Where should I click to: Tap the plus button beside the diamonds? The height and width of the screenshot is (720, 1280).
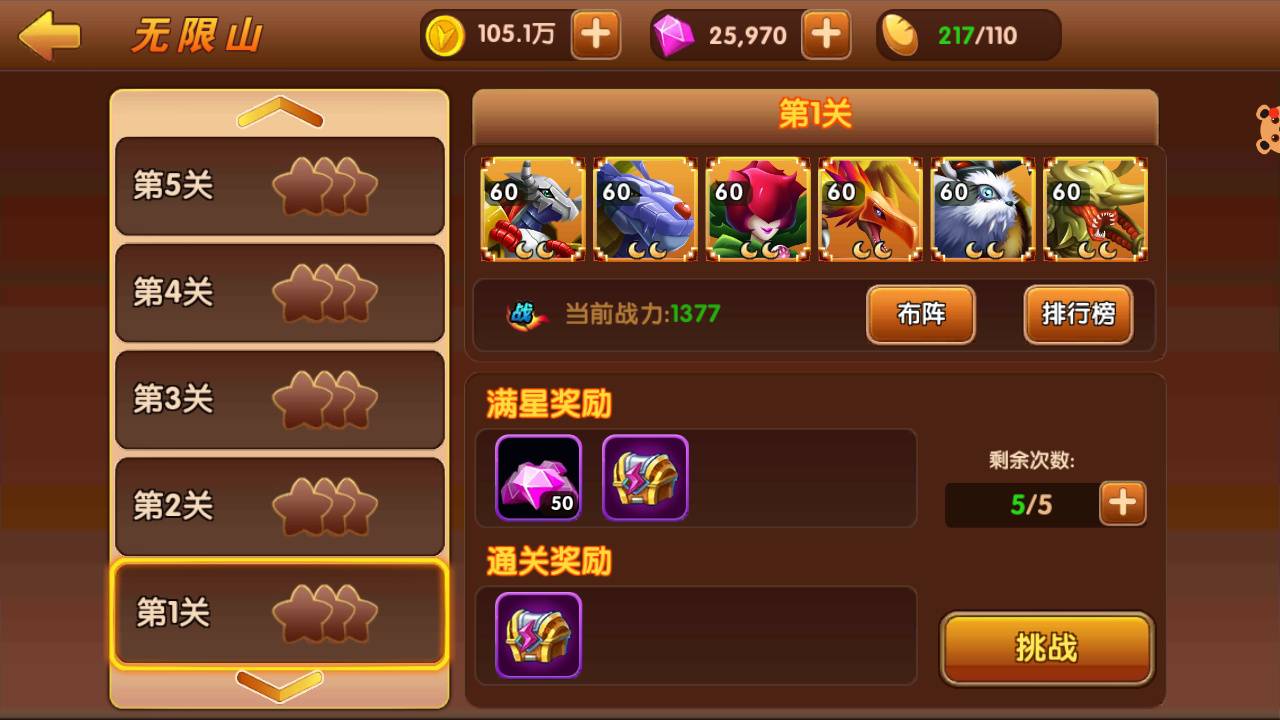tap(824, 35)
